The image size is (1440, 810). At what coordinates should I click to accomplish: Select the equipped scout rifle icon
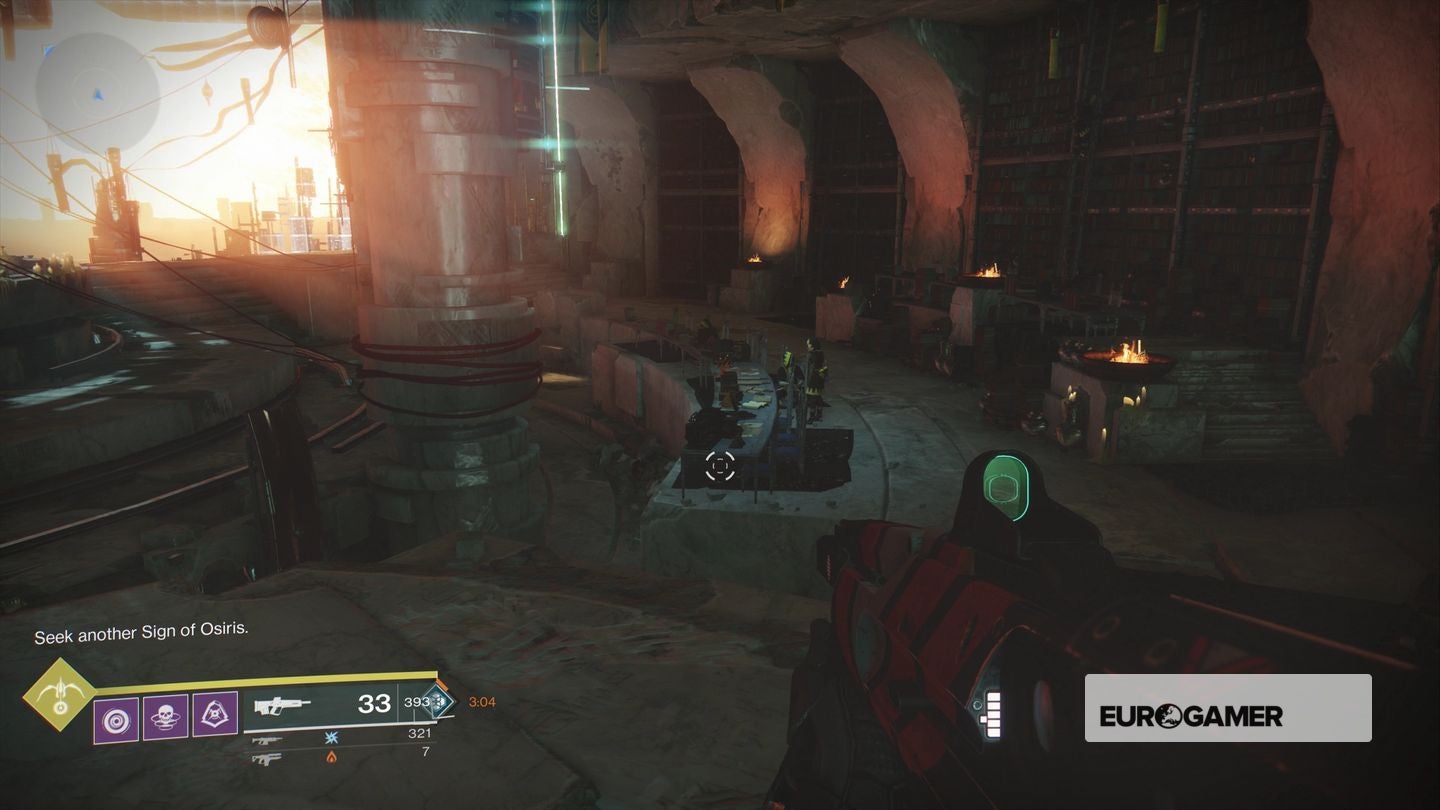tap(283, 707)
